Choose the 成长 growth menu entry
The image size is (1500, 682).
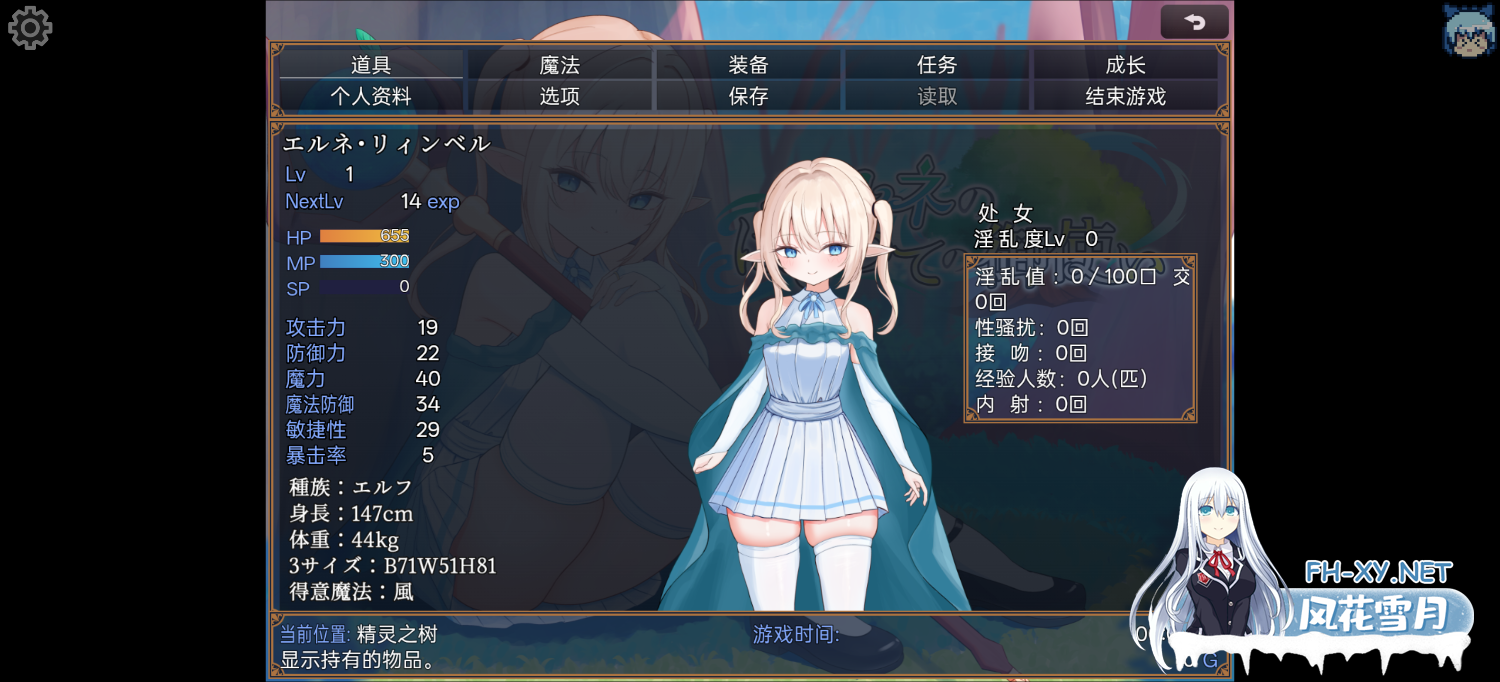pyautogui.click(x=1125, y=65)
